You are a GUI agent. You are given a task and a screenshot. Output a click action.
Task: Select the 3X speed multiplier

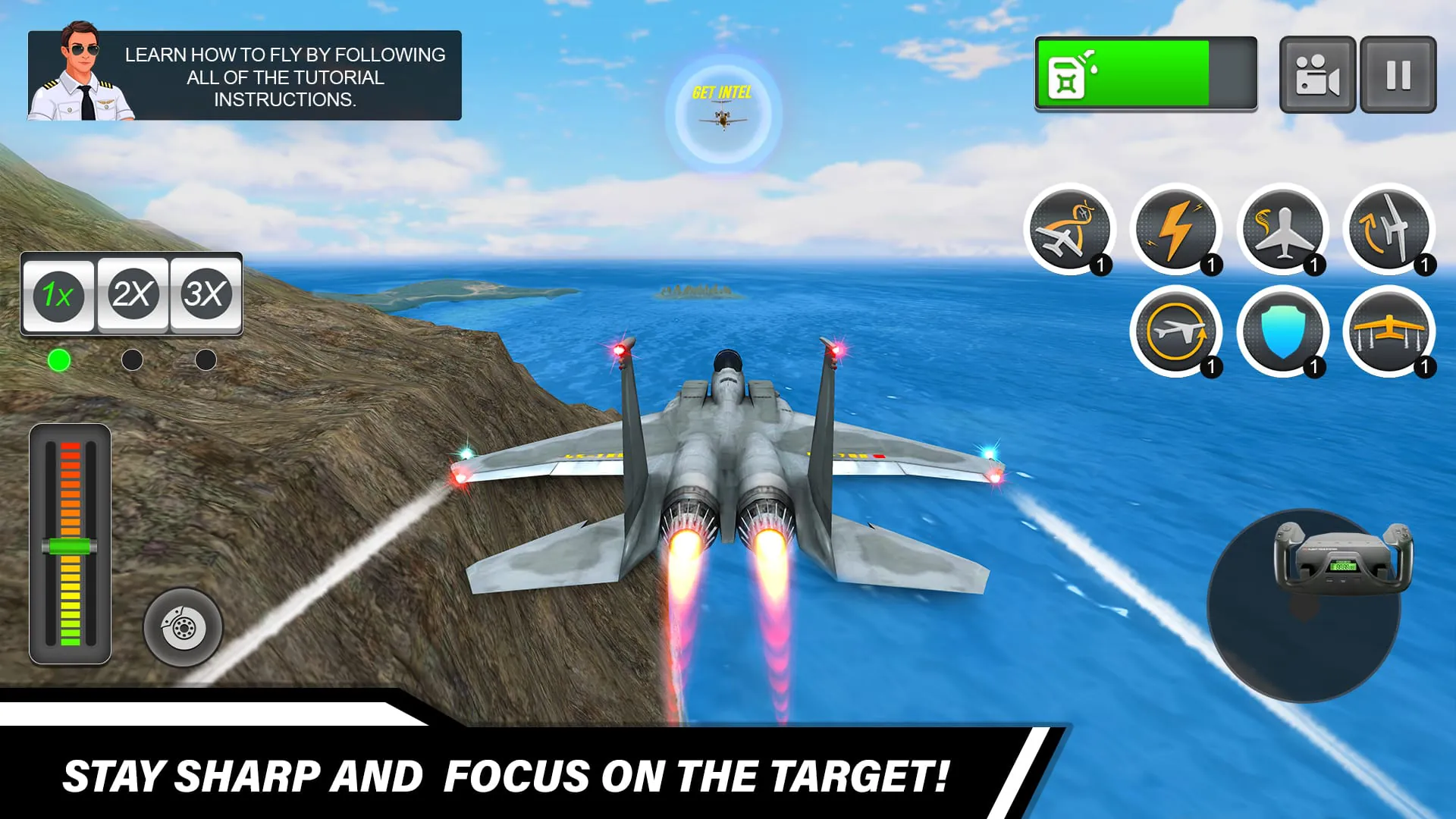[204, 296]
